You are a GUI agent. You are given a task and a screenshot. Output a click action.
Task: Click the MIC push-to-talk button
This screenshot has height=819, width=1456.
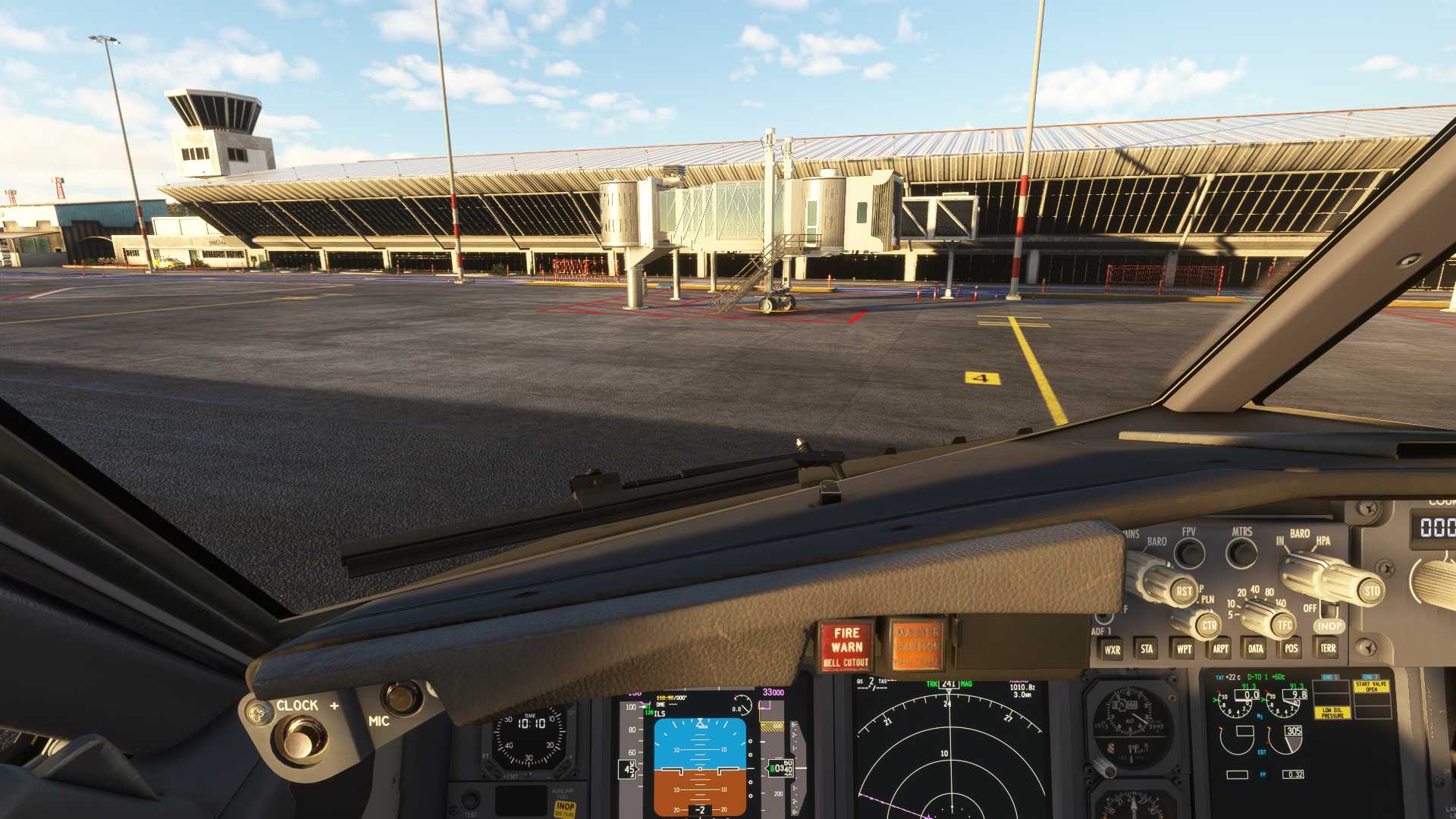coord(401,696)
